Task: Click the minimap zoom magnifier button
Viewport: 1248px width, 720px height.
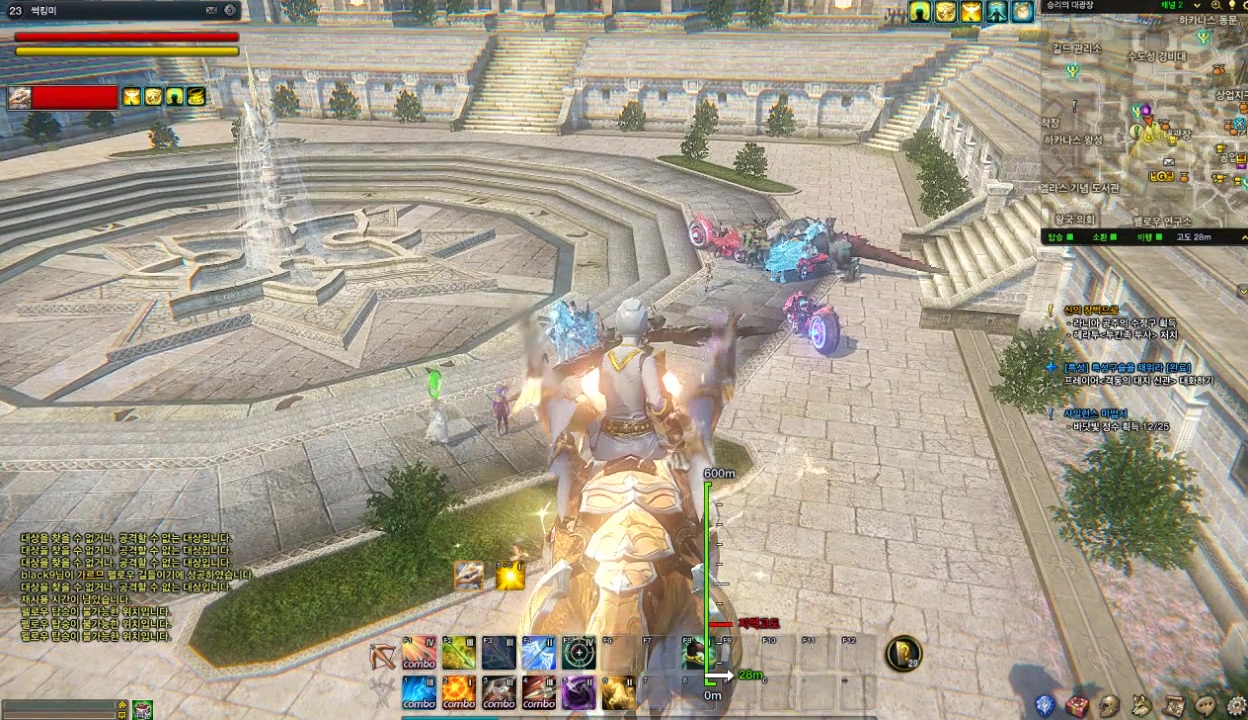Action: [x=1216, y=6]
